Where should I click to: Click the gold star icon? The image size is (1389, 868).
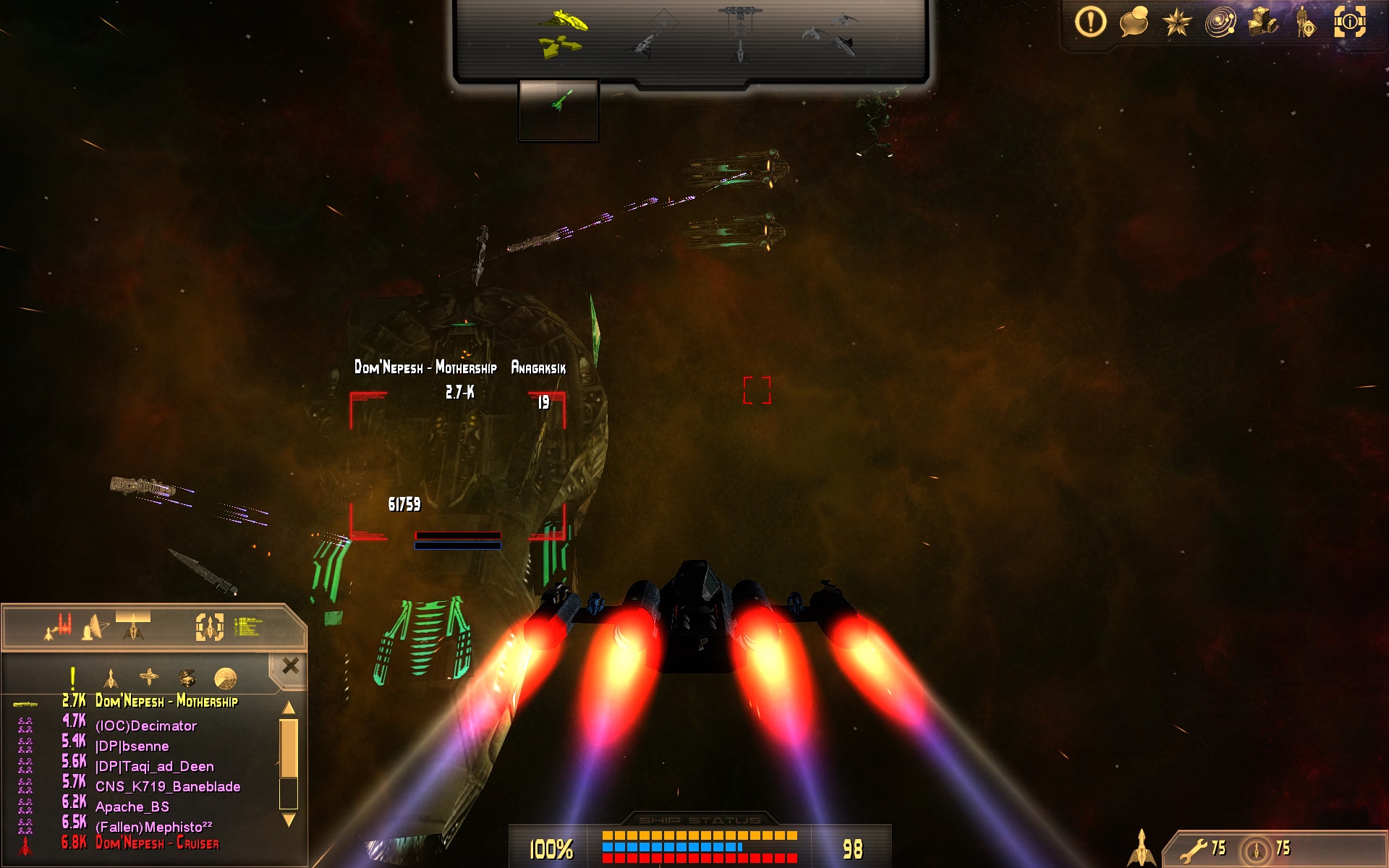pos(1176,22)
